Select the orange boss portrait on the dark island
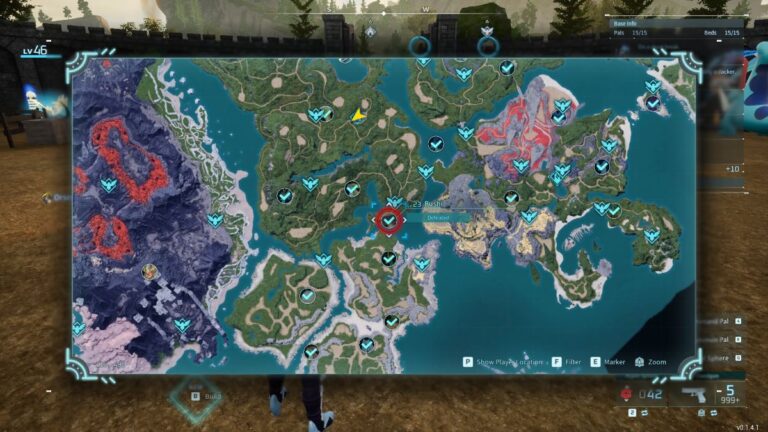The height and width of the screenshot is (432, 768). tap(150, 271)
